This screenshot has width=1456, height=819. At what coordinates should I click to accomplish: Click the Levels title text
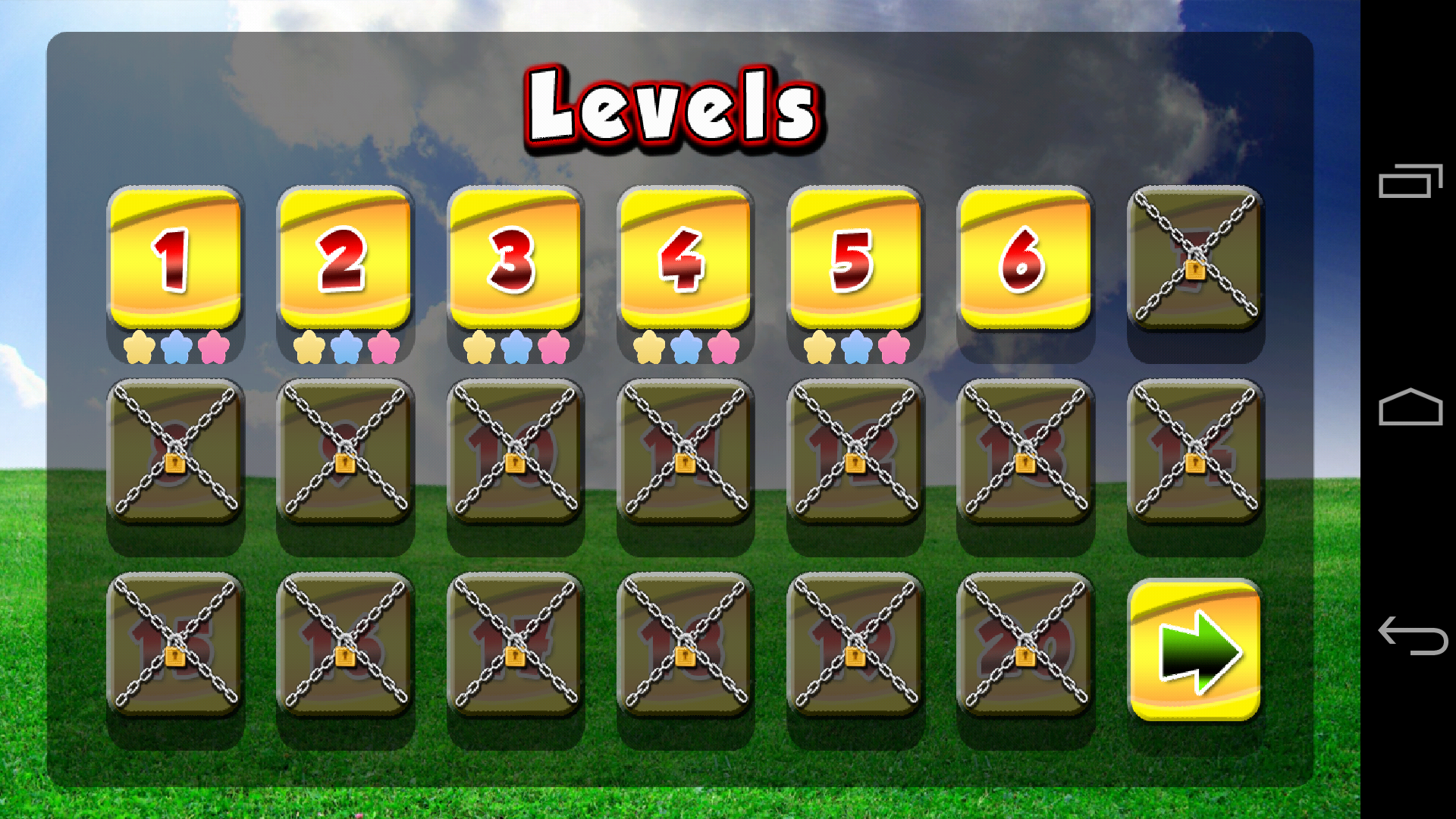[675, 106]
